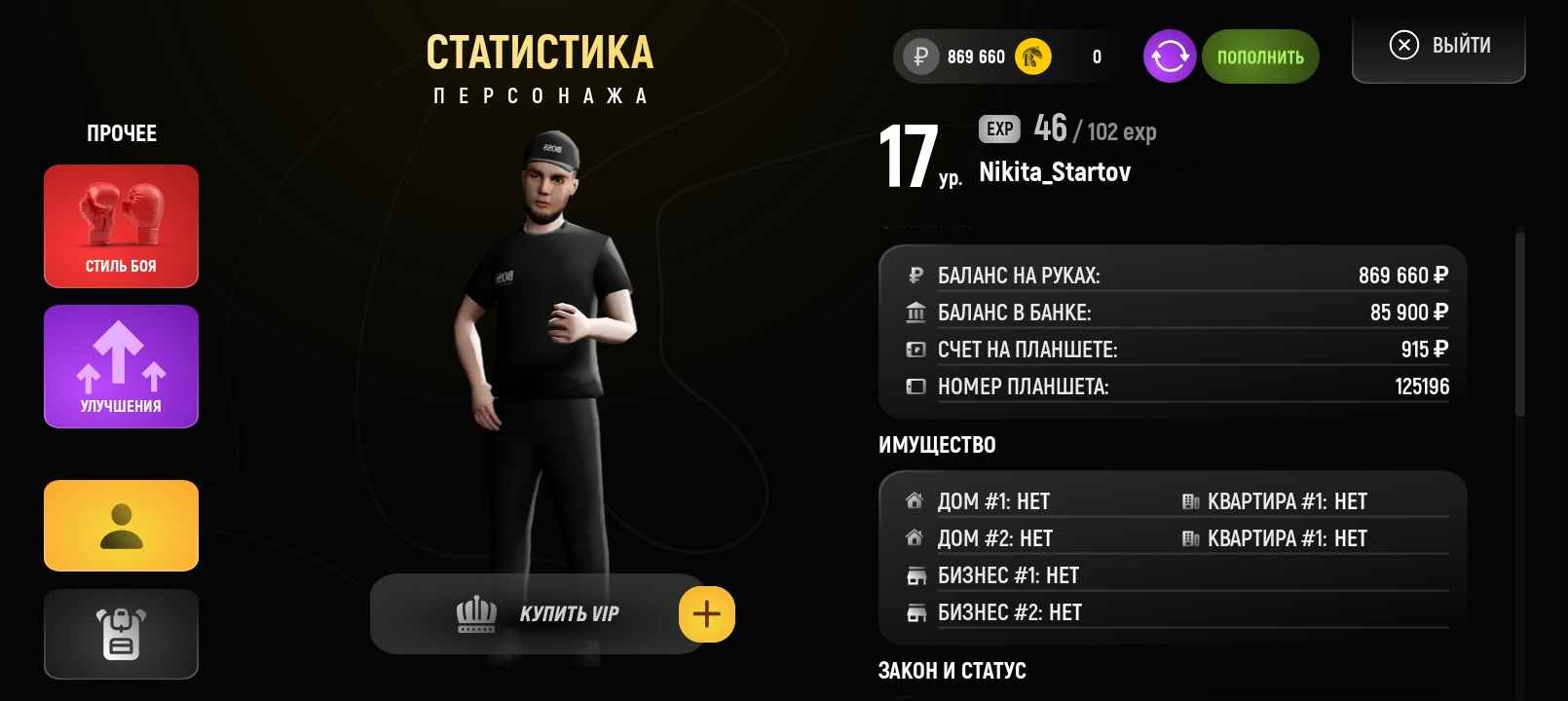
Task: Open the backpack inventory tab
Action: (121, 634)
